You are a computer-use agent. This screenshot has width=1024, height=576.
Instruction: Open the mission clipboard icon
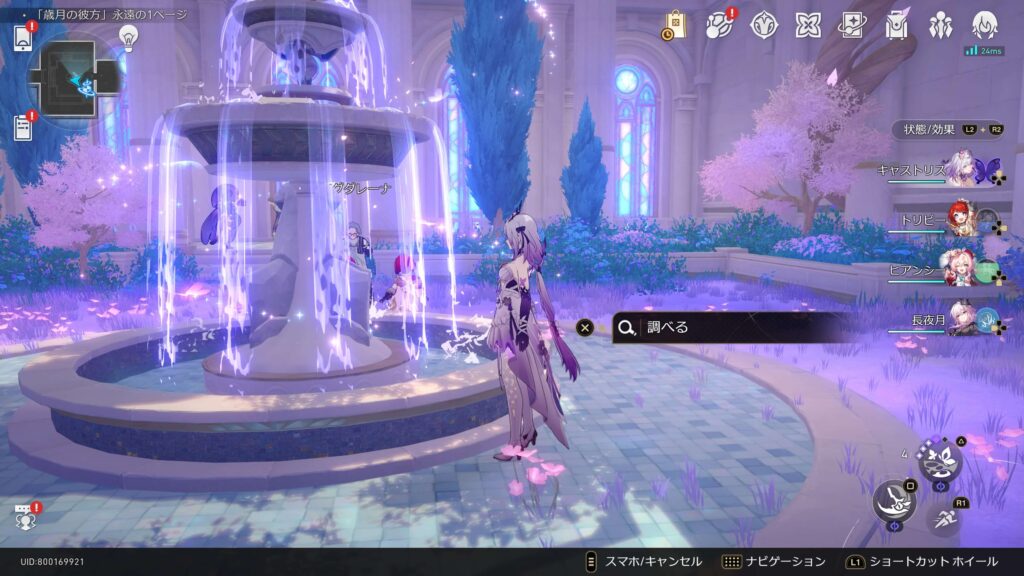click(24, 127)
